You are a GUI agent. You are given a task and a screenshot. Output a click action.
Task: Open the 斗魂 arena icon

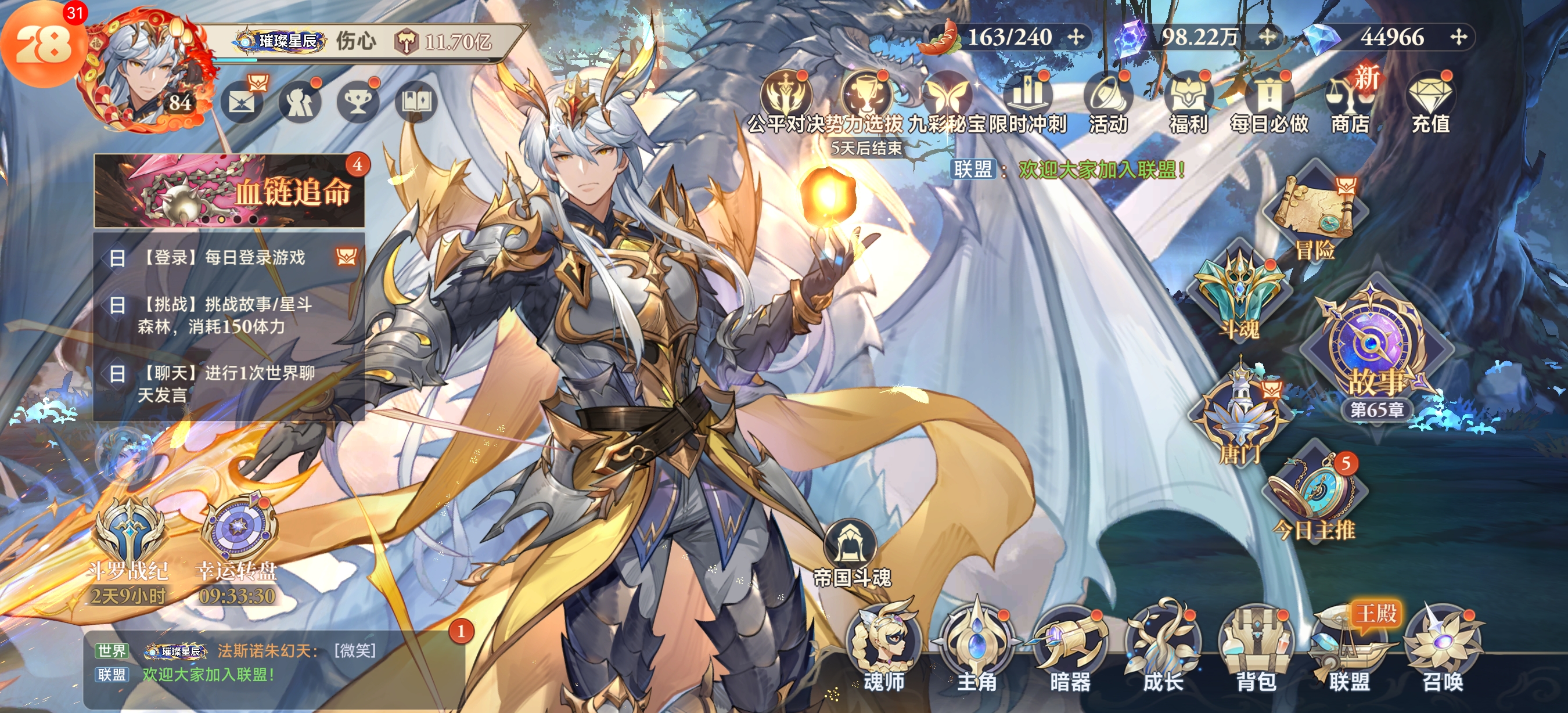click(x=1239, y=295)
